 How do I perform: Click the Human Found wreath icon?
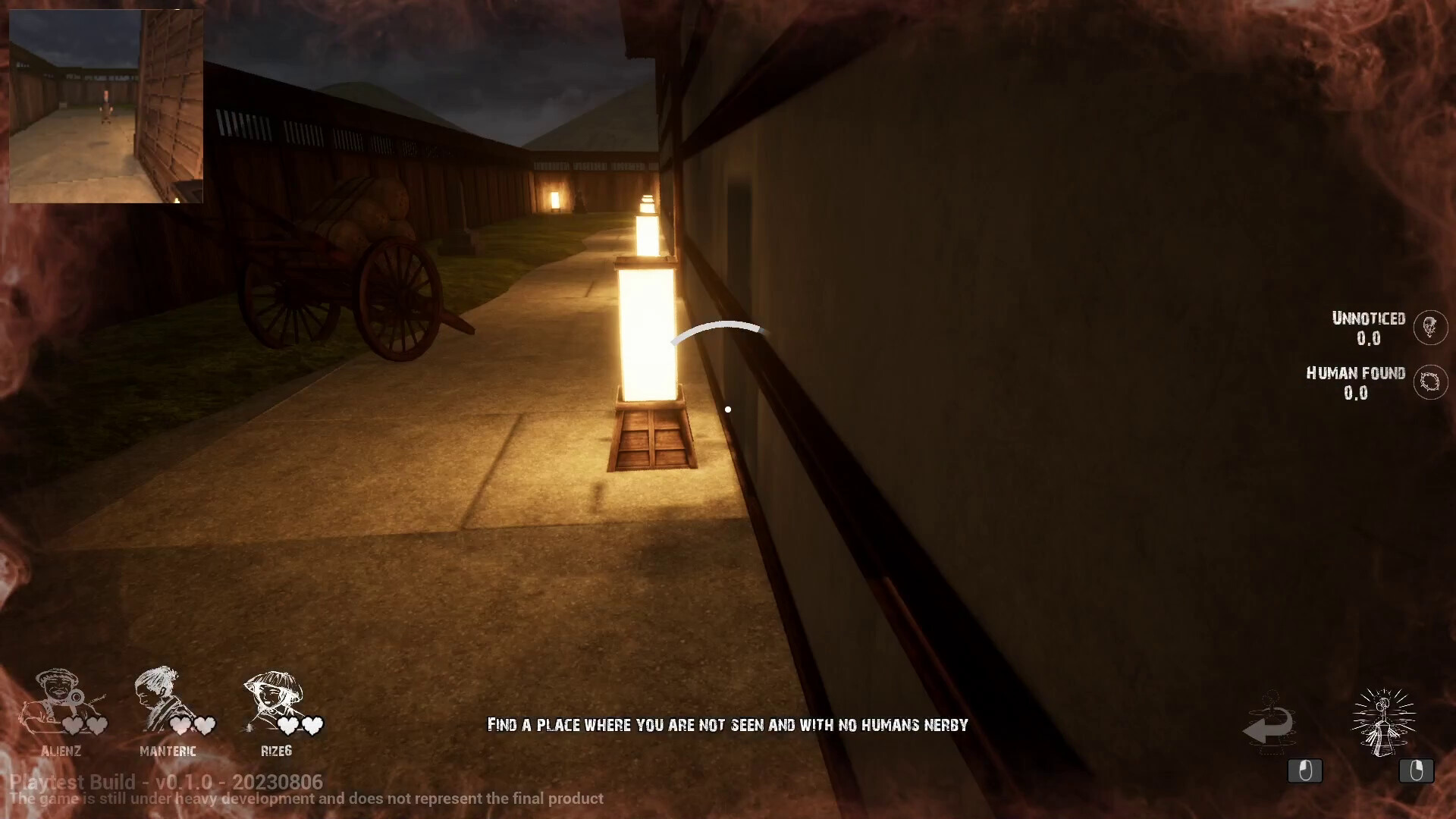(x=1430, y=383)
